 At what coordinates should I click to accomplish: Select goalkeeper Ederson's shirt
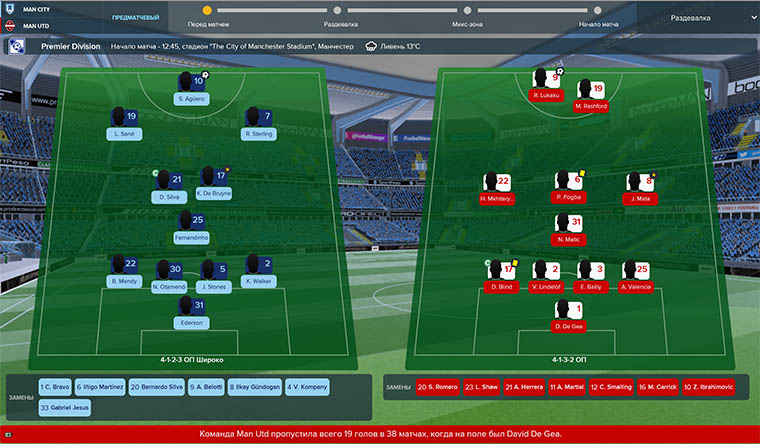click(x=191, y=311)
